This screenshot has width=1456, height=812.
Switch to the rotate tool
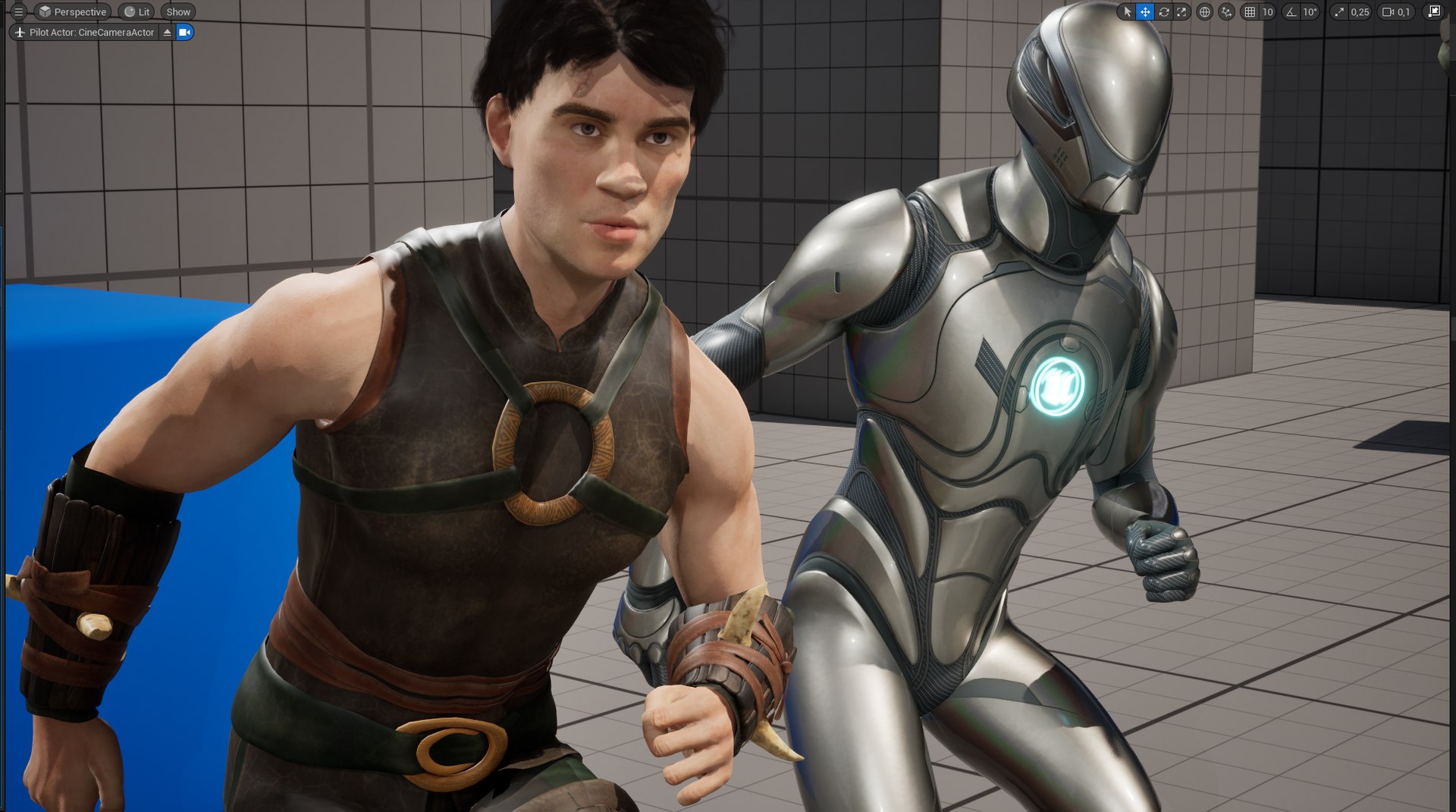click(1163, 12)
